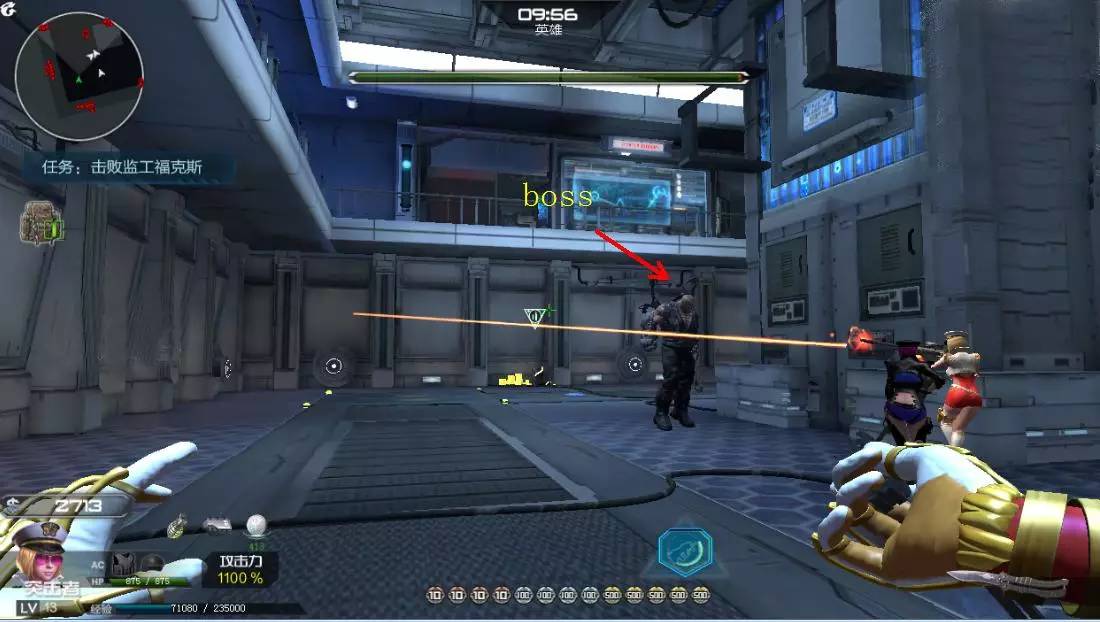Open the mission objective tracker banner

tap(122, 167)
